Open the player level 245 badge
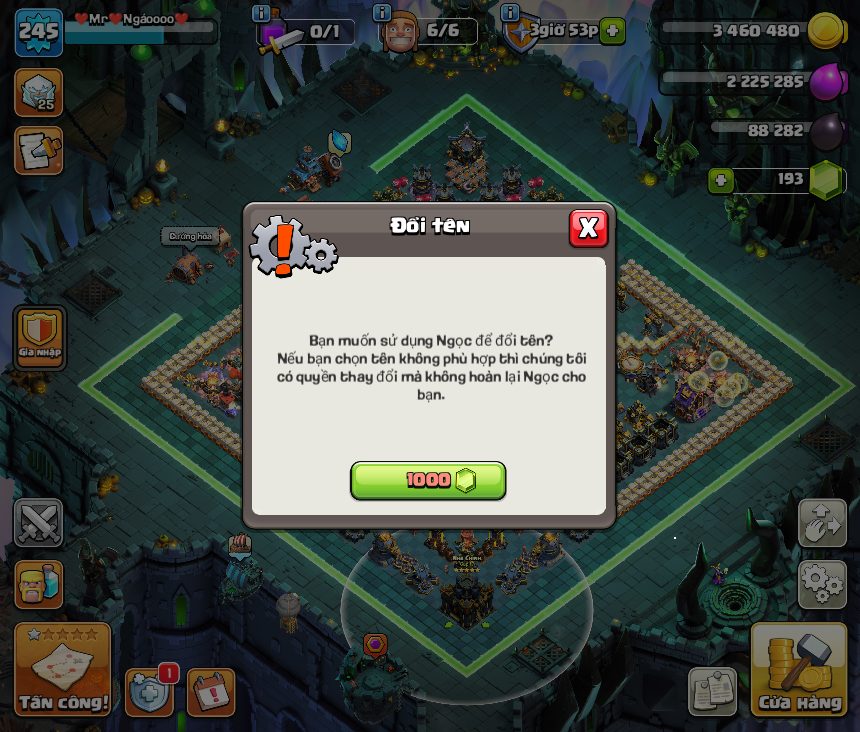The height and width of the screenshot is (732, 860). 38,32
